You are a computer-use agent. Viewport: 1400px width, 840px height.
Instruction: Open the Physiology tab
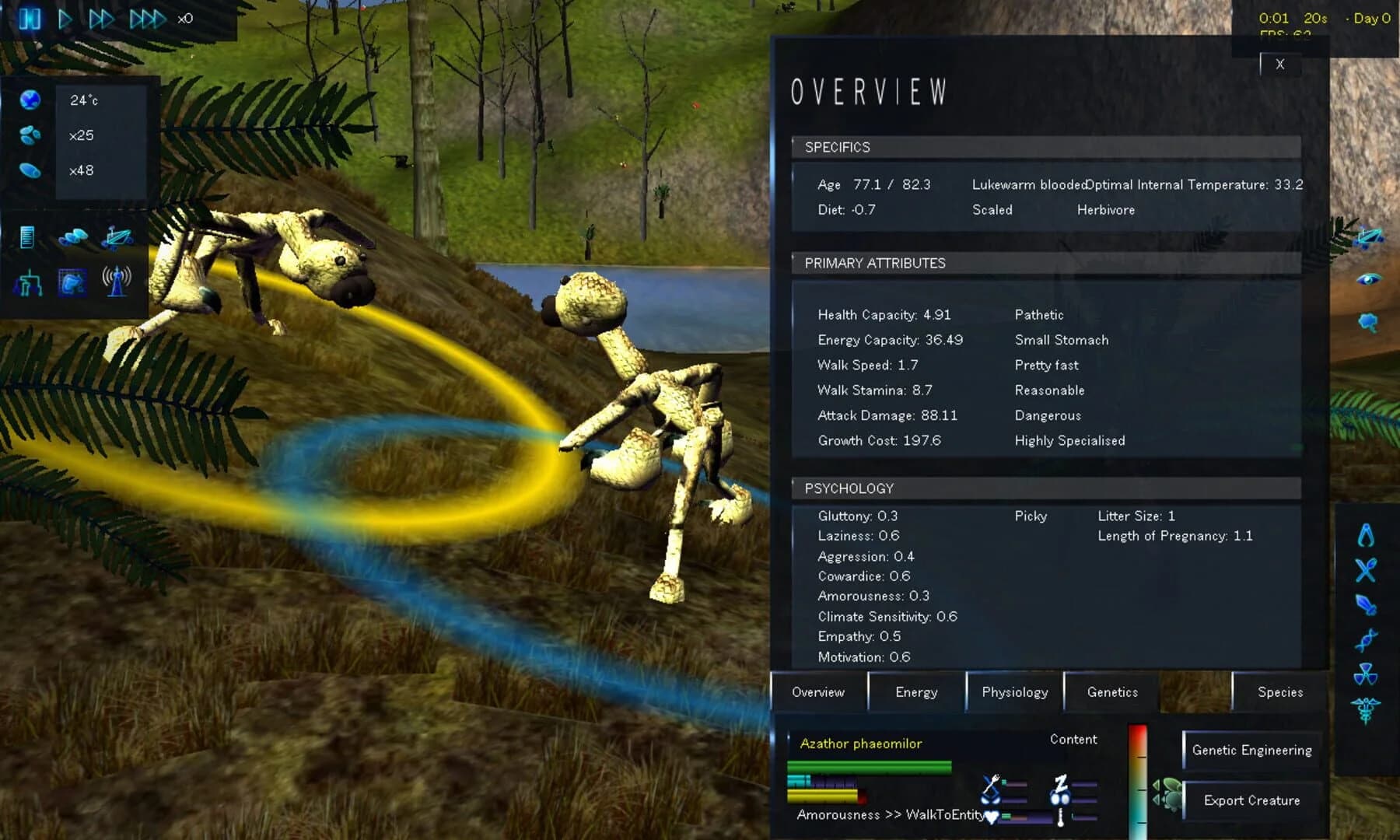pos(1014,691)
